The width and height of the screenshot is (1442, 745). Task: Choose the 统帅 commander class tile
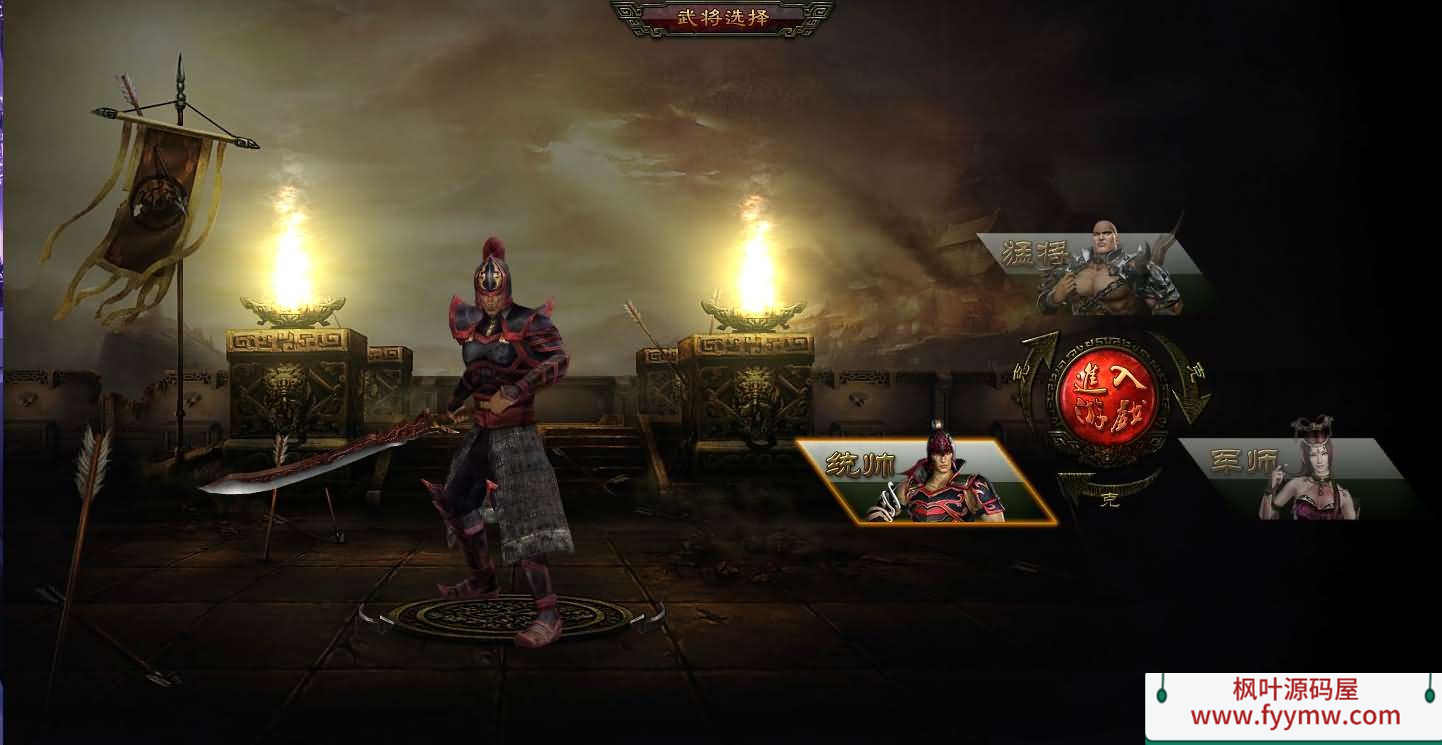(926, 482)
